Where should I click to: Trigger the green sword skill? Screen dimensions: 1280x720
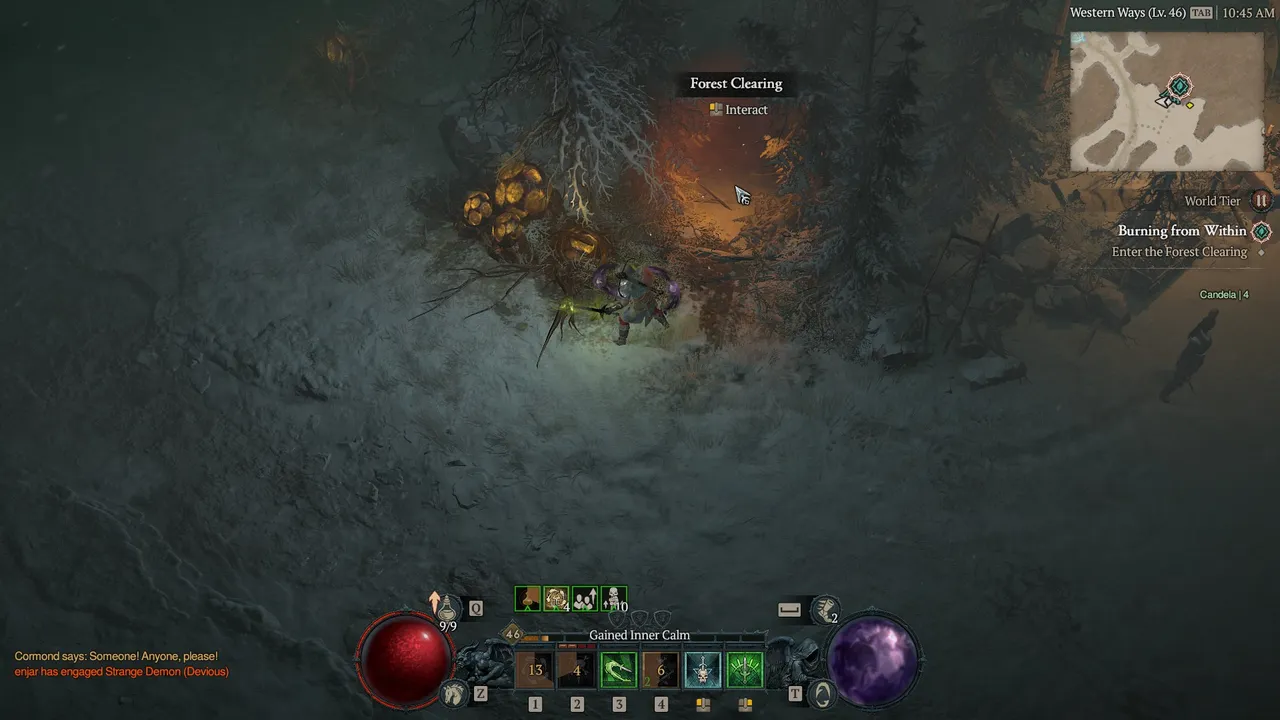[x=745, y=670]
